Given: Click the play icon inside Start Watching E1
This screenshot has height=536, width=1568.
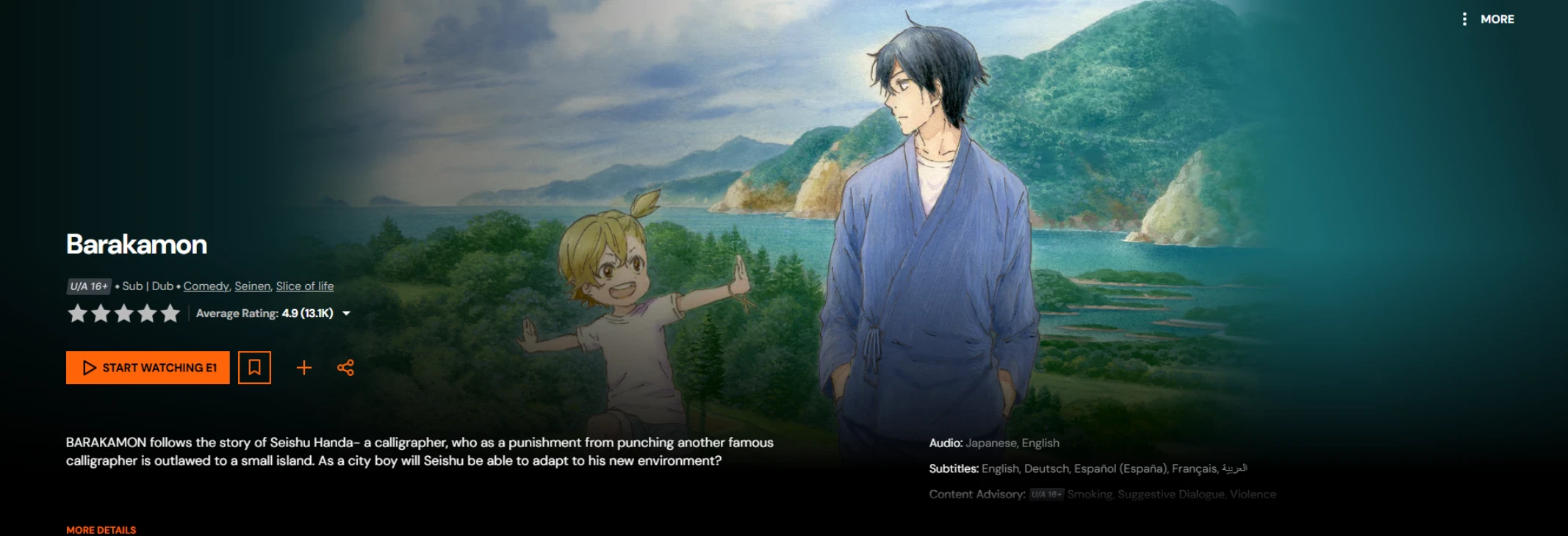Looking at the screenshot, I should click(90, 367).
